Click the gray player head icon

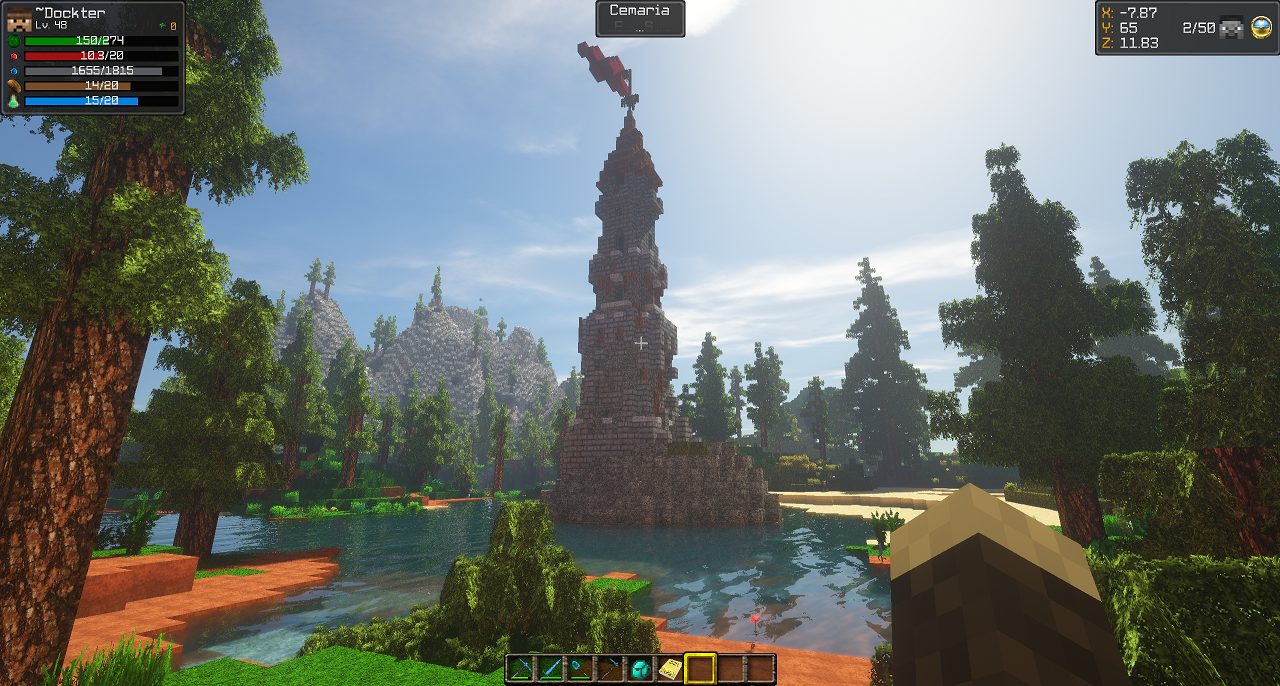tap(1232, 28)
